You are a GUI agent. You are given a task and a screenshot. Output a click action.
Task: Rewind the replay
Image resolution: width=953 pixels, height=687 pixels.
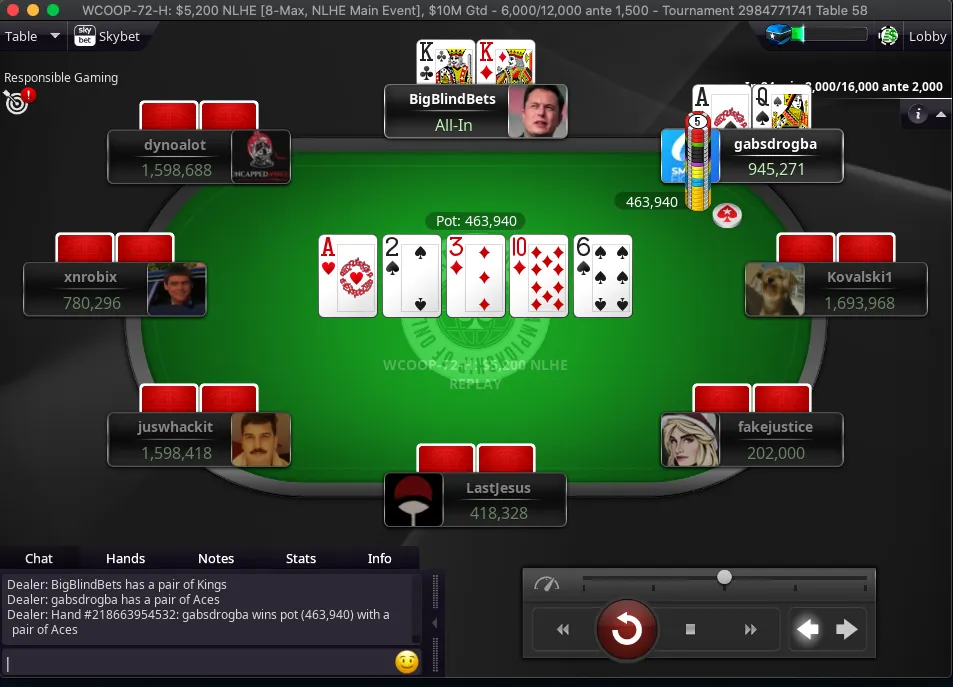(563, 629)
